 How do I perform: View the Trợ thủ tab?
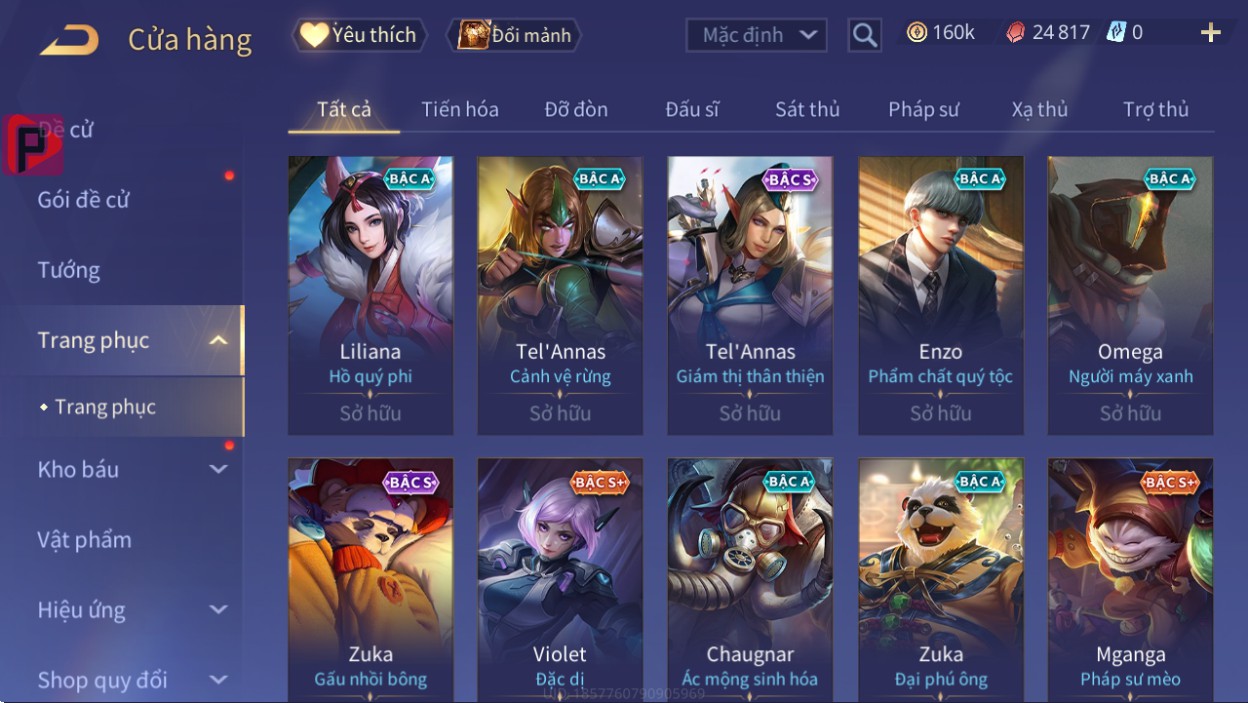[1155, 110]
